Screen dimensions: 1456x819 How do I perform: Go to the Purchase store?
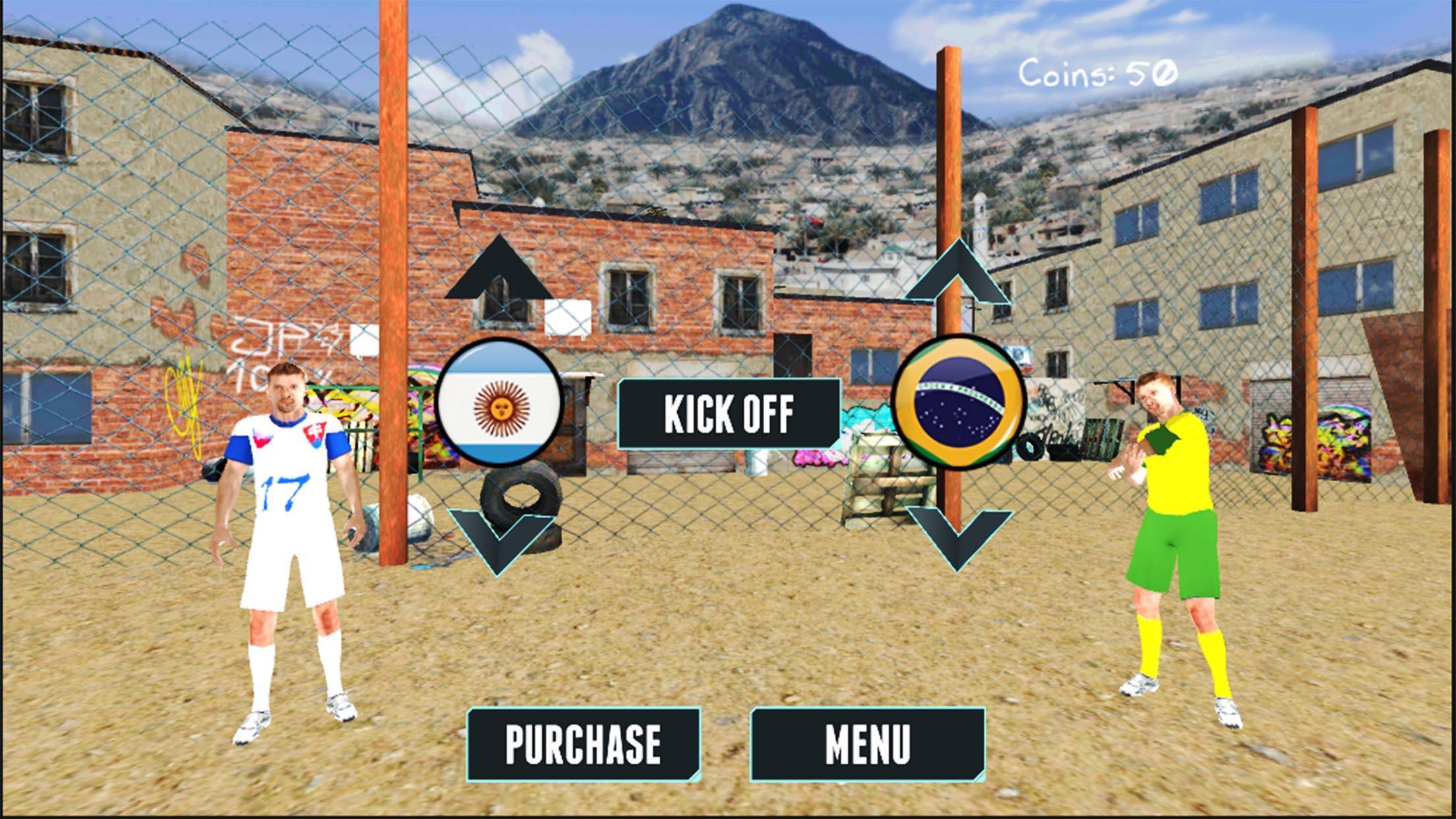tap(583, 746)
